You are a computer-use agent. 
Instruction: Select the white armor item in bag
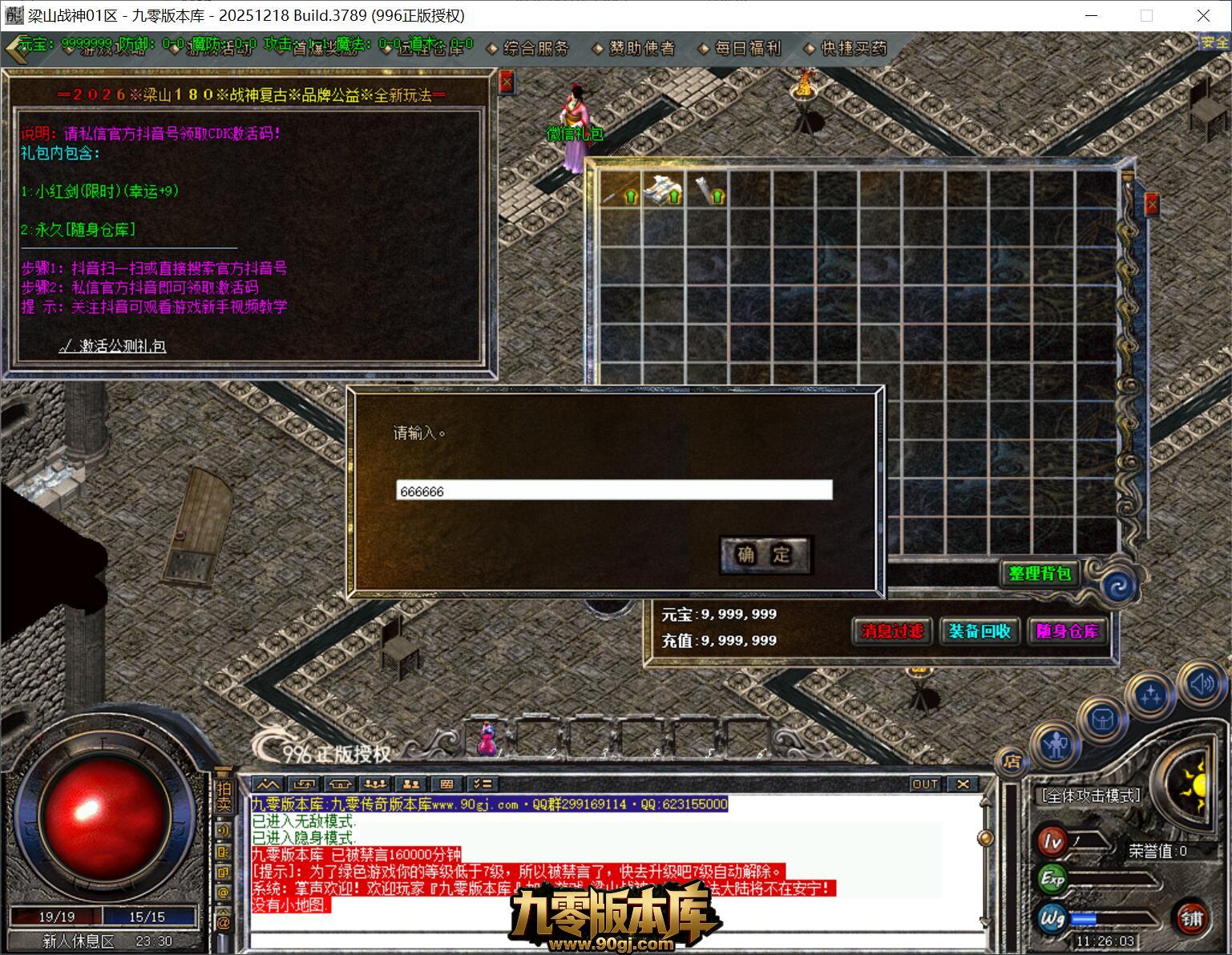point(664,190)
